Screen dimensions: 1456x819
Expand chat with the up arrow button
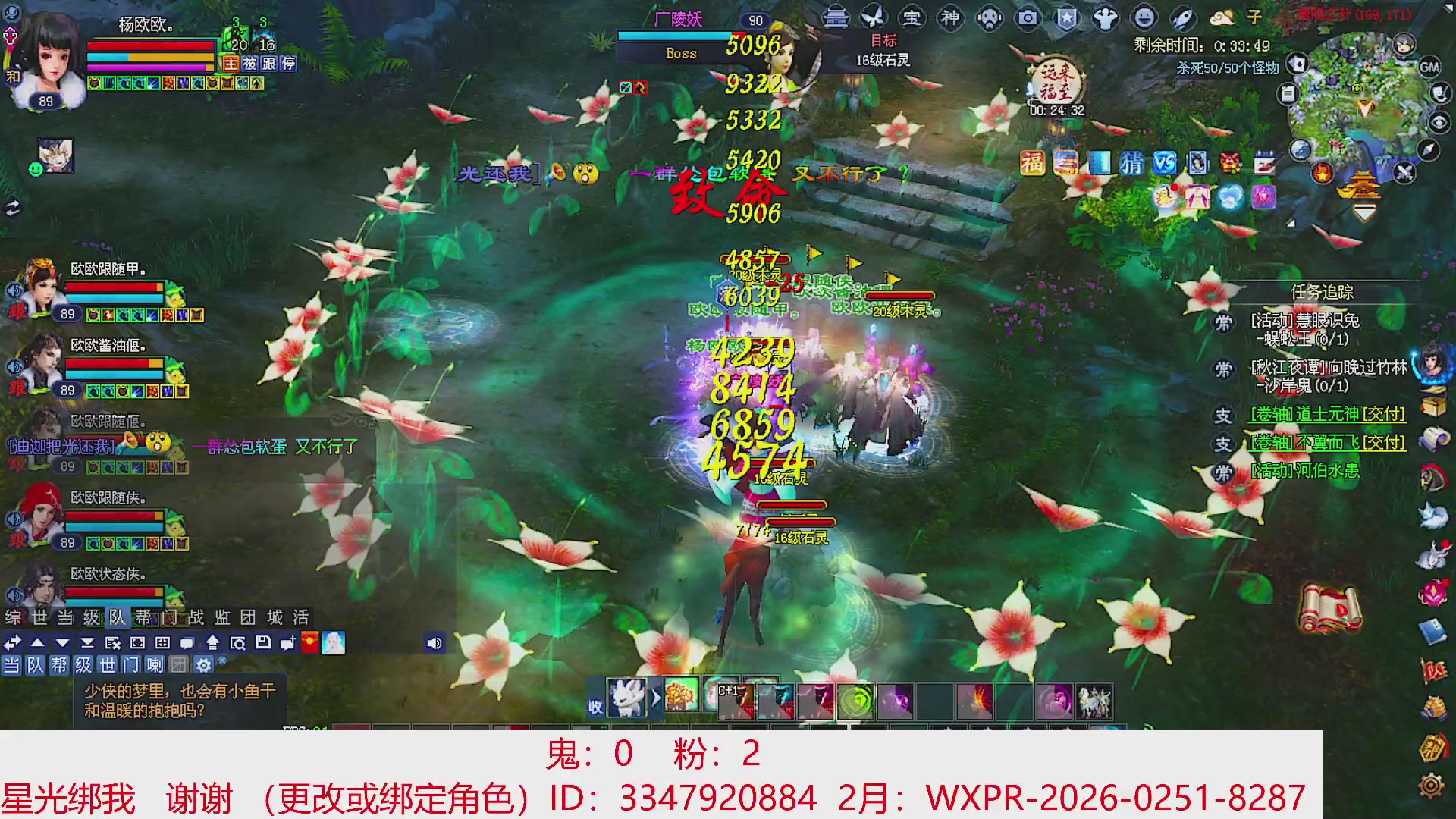tap(38, 643)
